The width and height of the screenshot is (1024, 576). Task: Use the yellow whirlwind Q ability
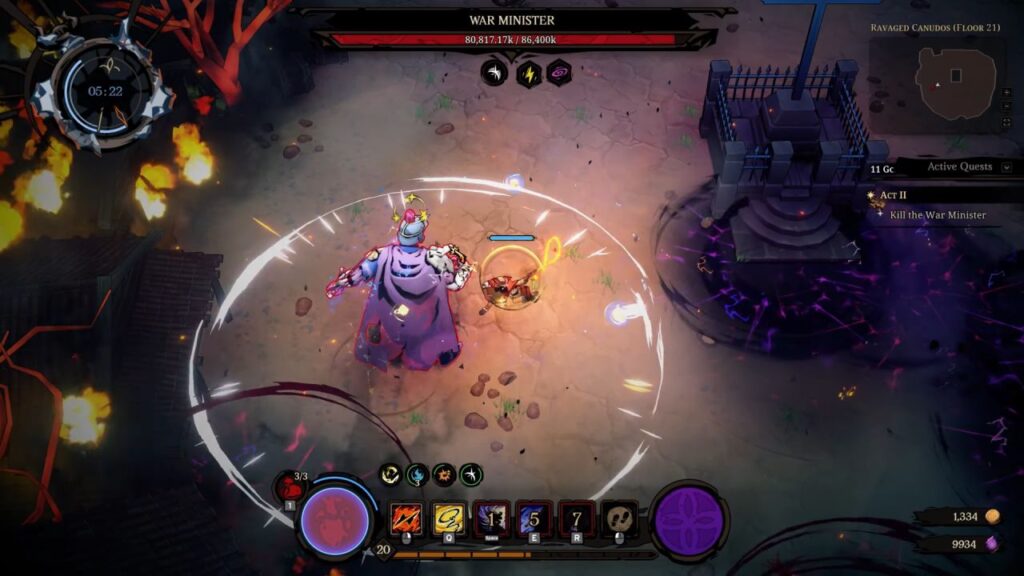(448, 519)
